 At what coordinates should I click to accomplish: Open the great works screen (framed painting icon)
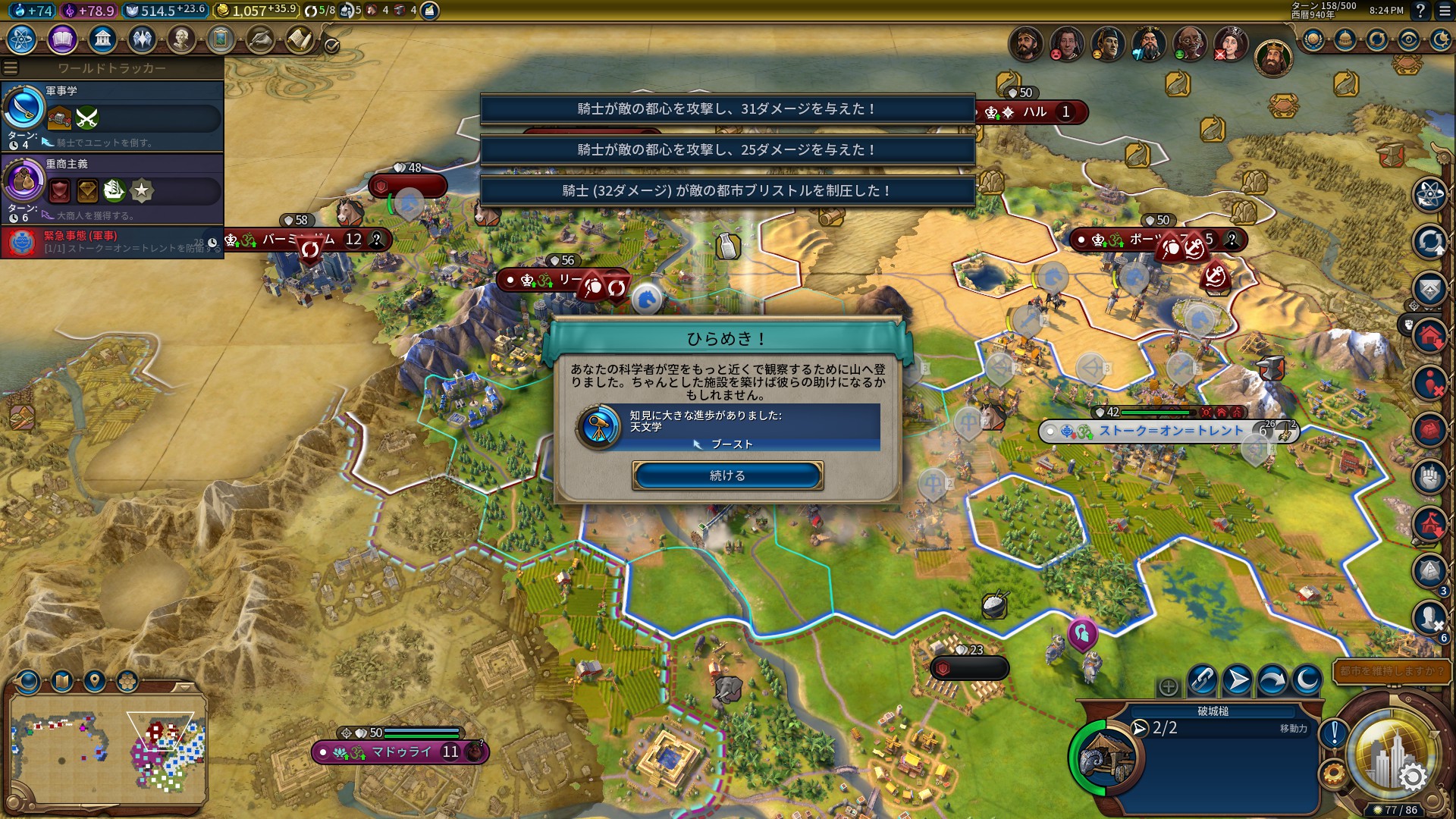coord(220,39)
